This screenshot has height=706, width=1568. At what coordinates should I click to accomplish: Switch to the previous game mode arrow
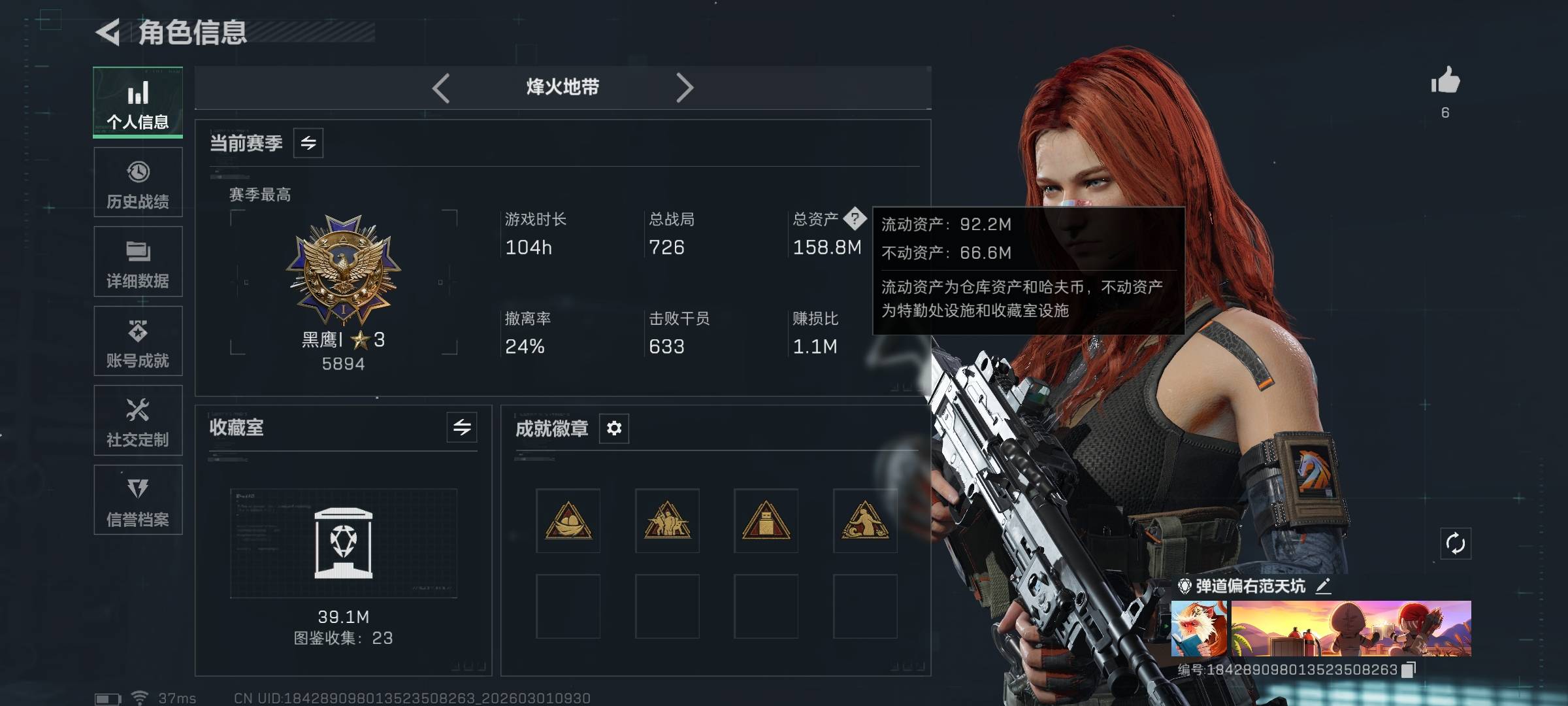point(441,88)
